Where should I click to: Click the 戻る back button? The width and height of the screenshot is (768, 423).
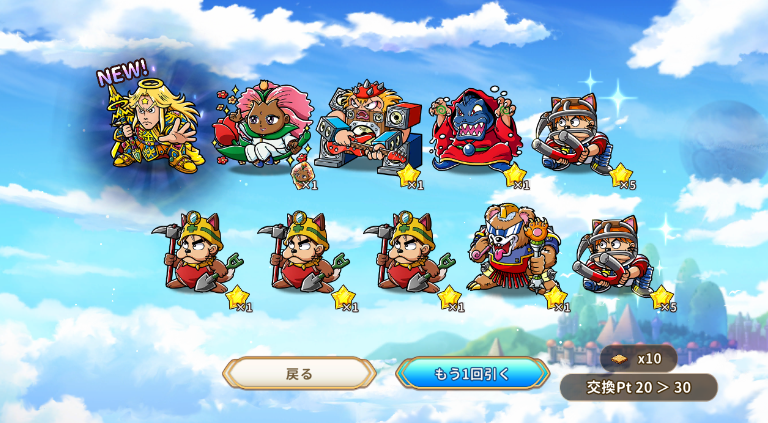[x=300, y=373]
